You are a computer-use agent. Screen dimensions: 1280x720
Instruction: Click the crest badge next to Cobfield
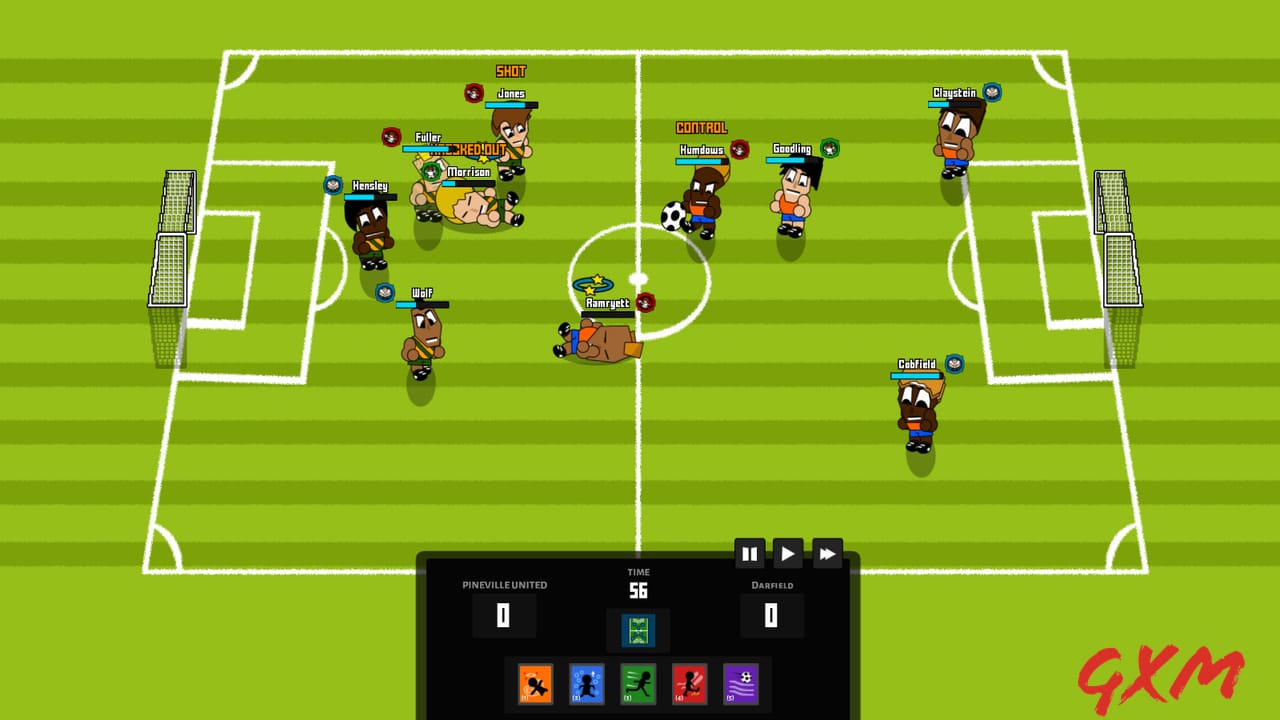[955, 364]
